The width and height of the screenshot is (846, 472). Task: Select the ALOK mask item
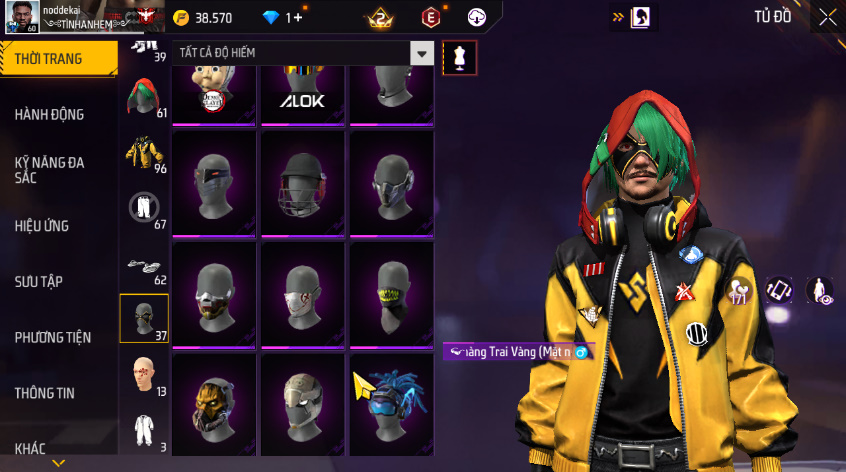point(303,94)
